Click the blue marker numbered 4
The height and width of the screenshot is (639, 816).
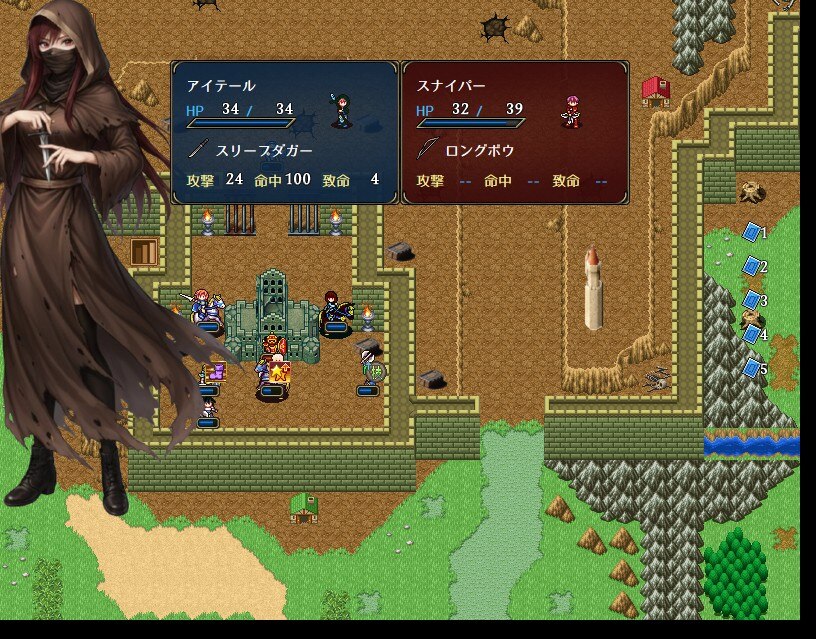click(x=752, y=334)
